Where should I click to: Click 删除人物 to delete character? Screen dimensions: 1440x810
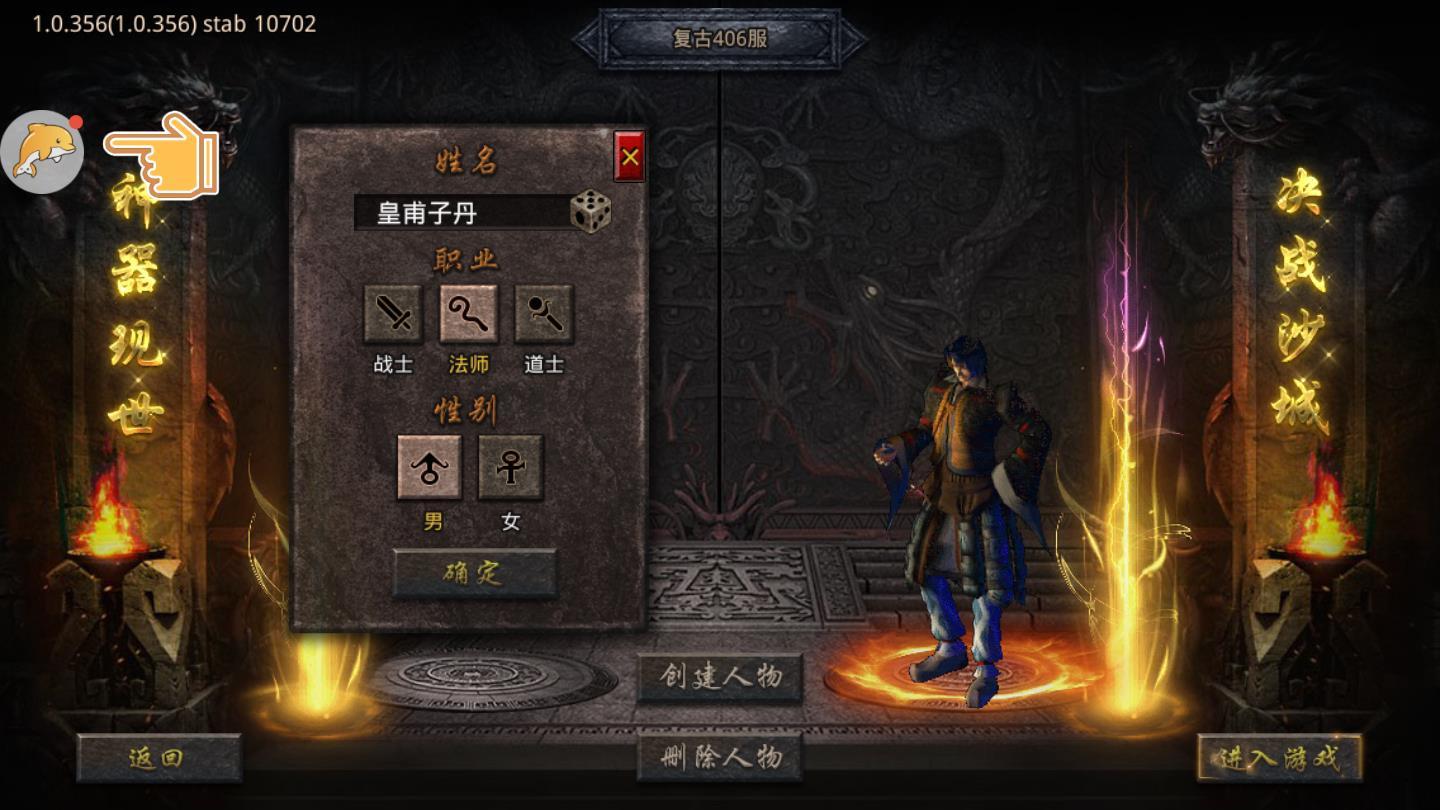coord(719,756)
